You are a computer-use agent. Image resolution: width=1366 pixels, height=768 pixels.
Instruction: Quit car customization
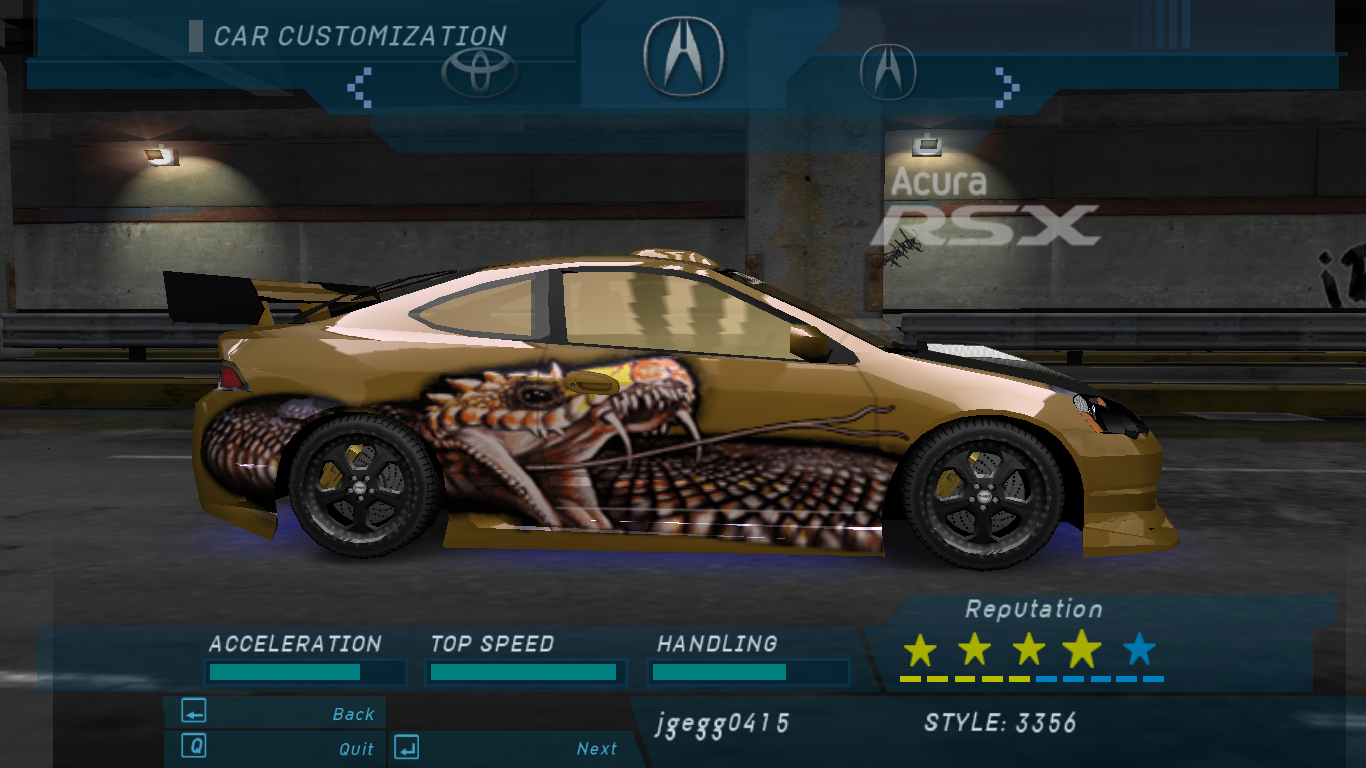pyautogui.click(x=275, y=748)
